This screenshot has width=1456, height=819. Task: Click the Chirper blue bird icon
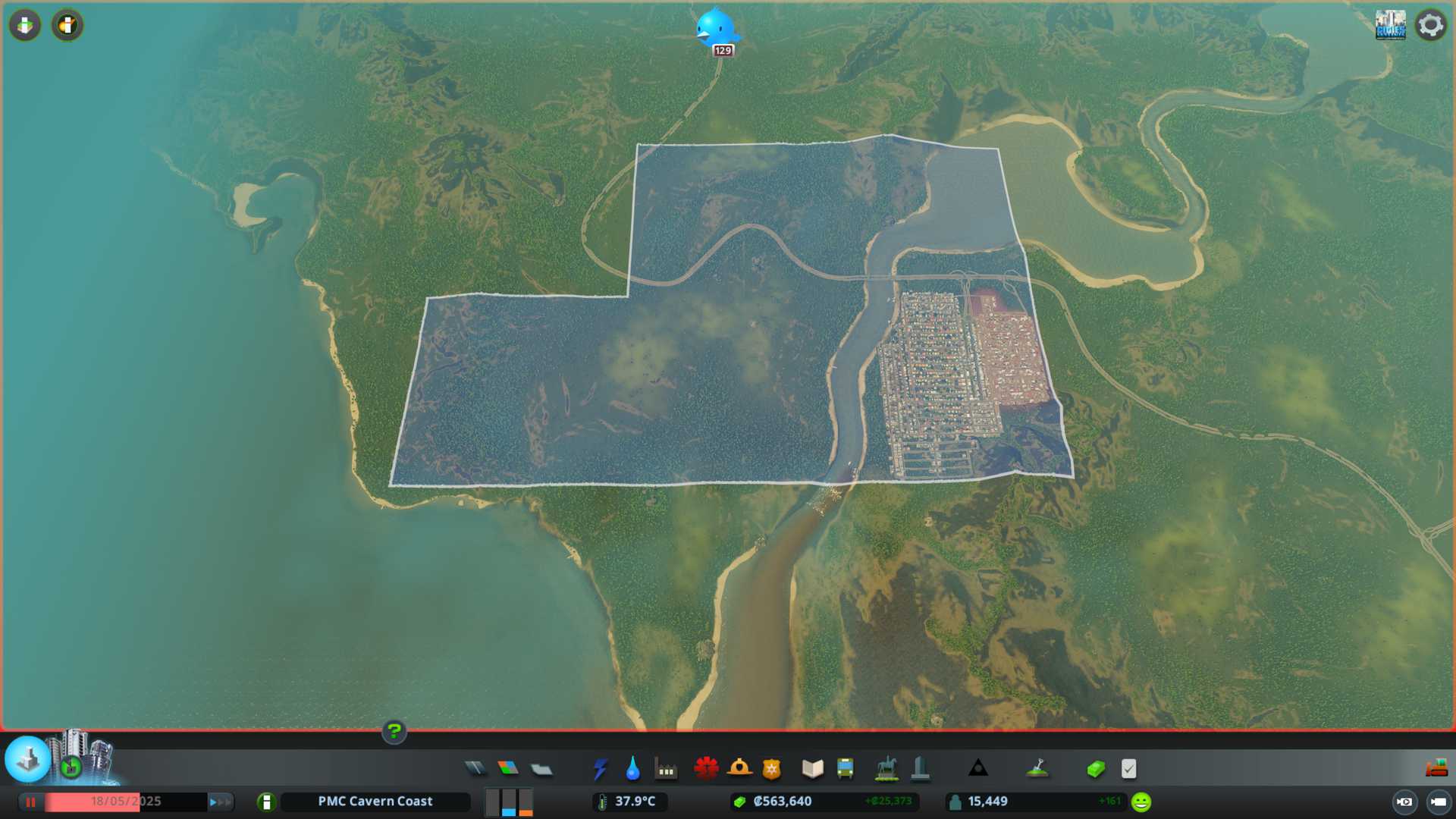point(715,28)
